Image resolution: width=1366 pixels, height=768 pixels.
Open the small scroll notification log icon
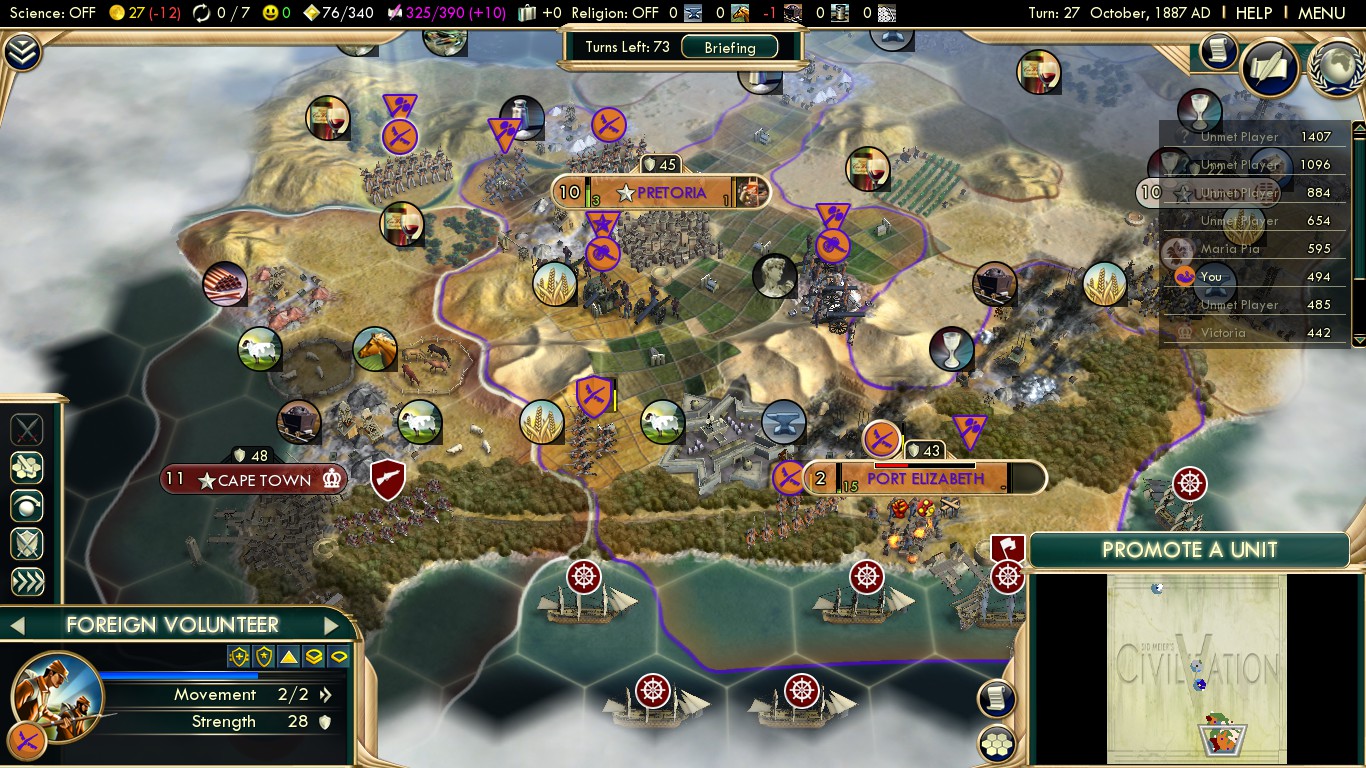click(1218, 51)
